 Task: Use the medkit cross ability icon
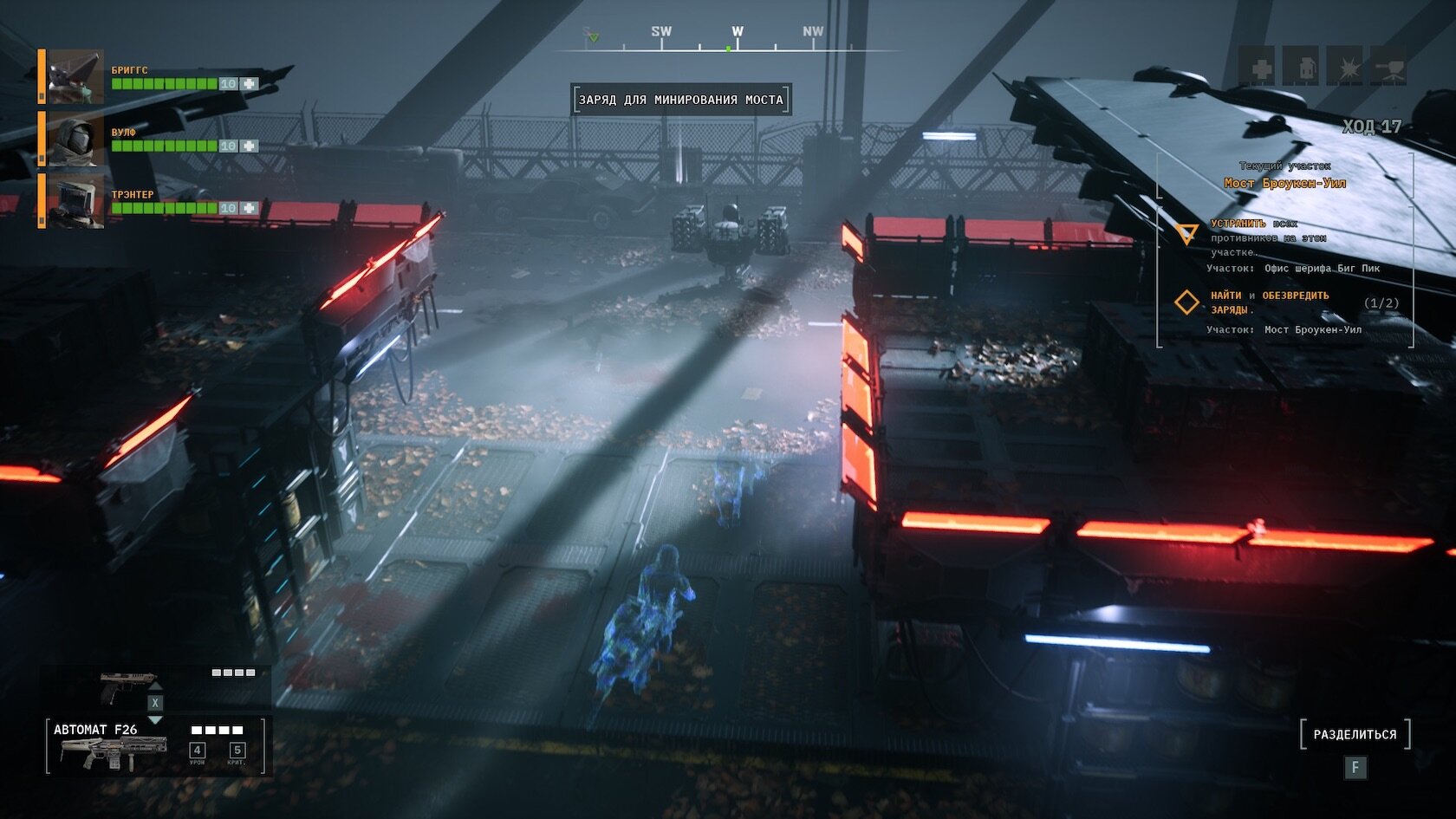tap(1259, 68)
